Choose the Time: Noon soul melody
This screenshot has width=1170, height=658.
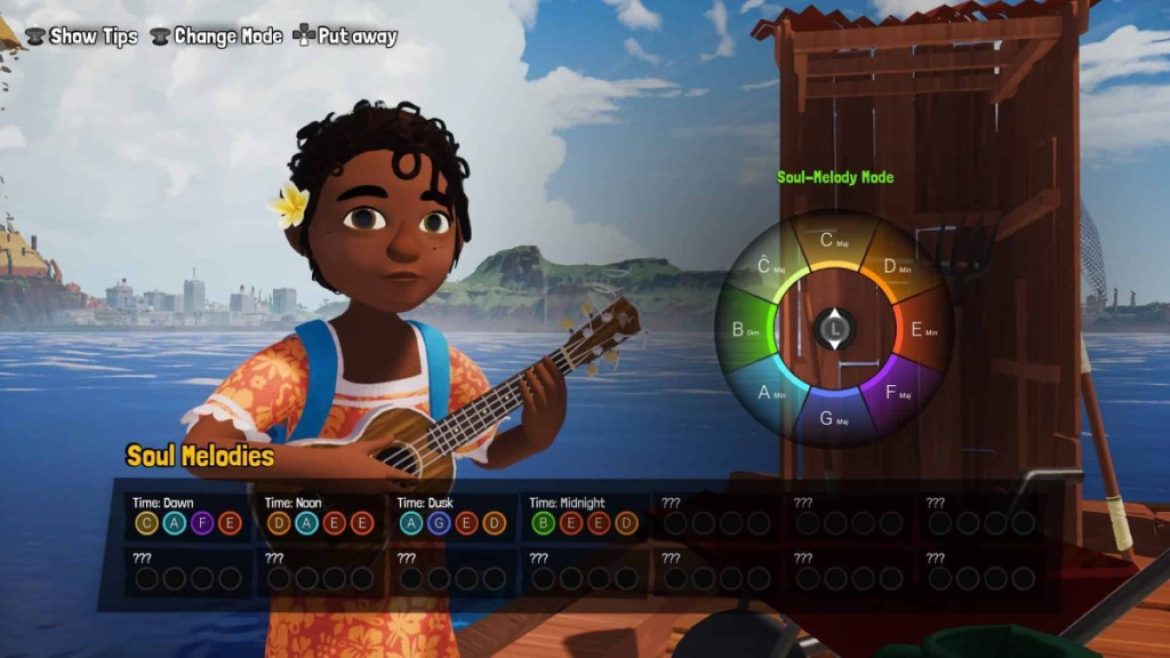tap(320, 515)
